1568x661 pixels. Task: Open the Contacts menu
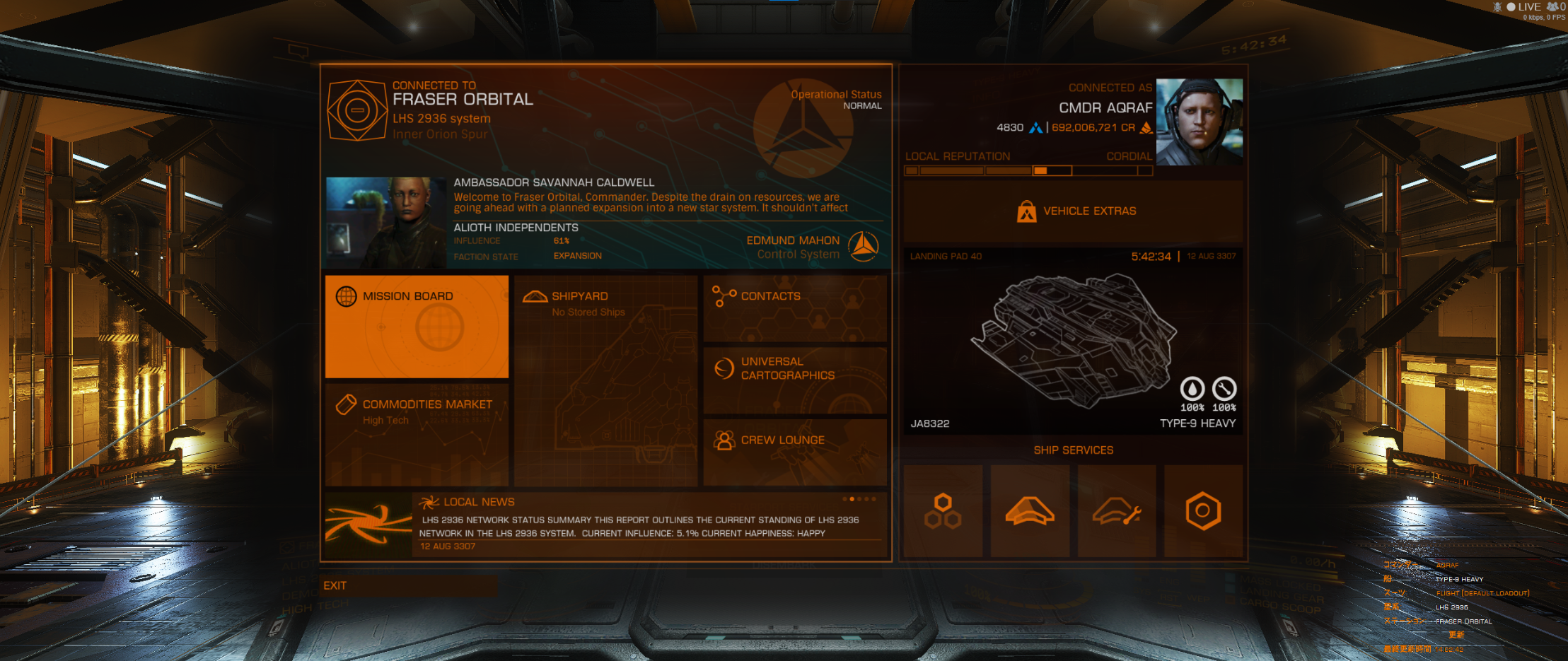point(795,308)
